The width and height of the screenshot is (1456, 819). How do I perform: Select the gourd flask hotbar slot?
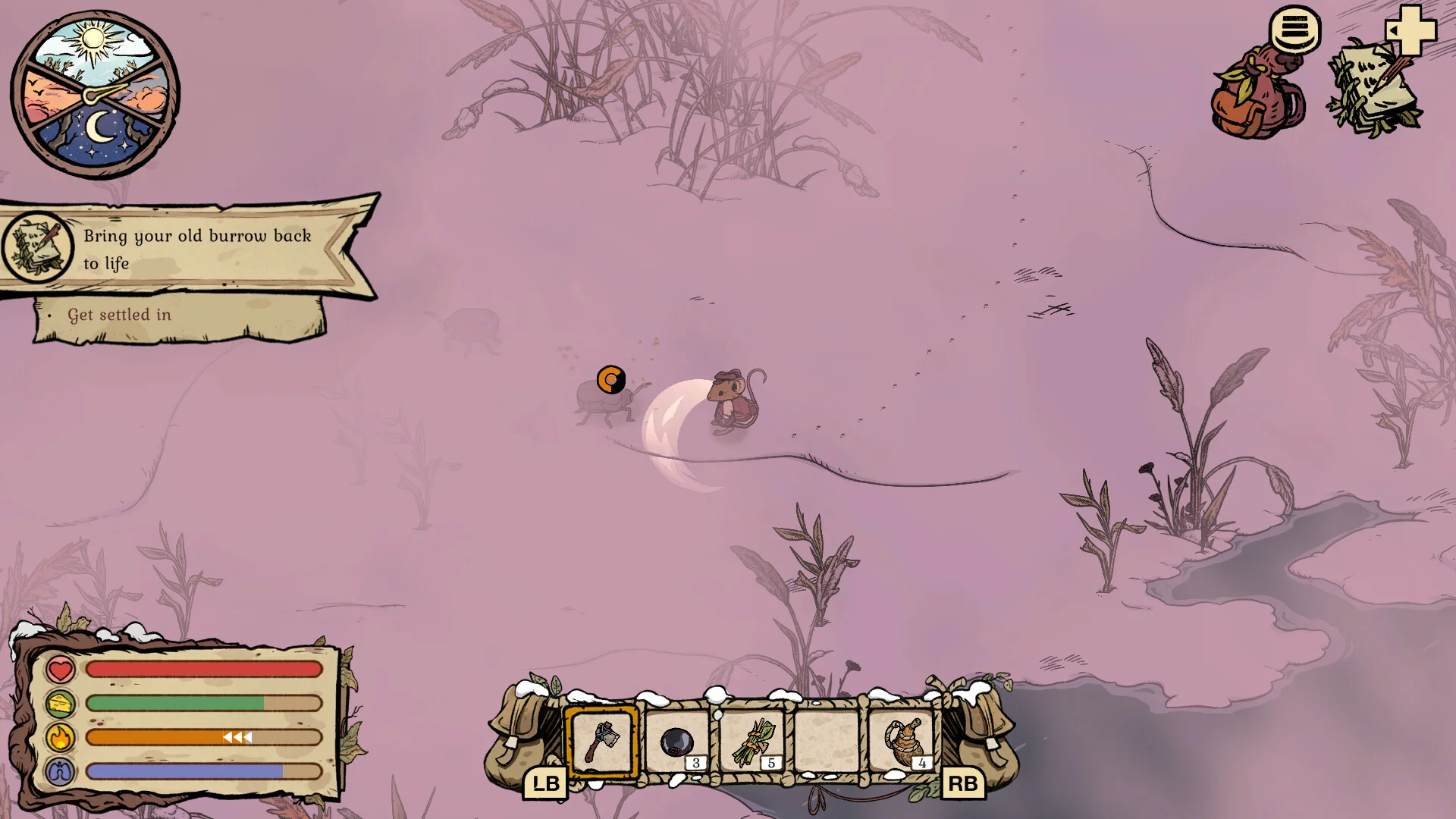click(x=902, y=742)
